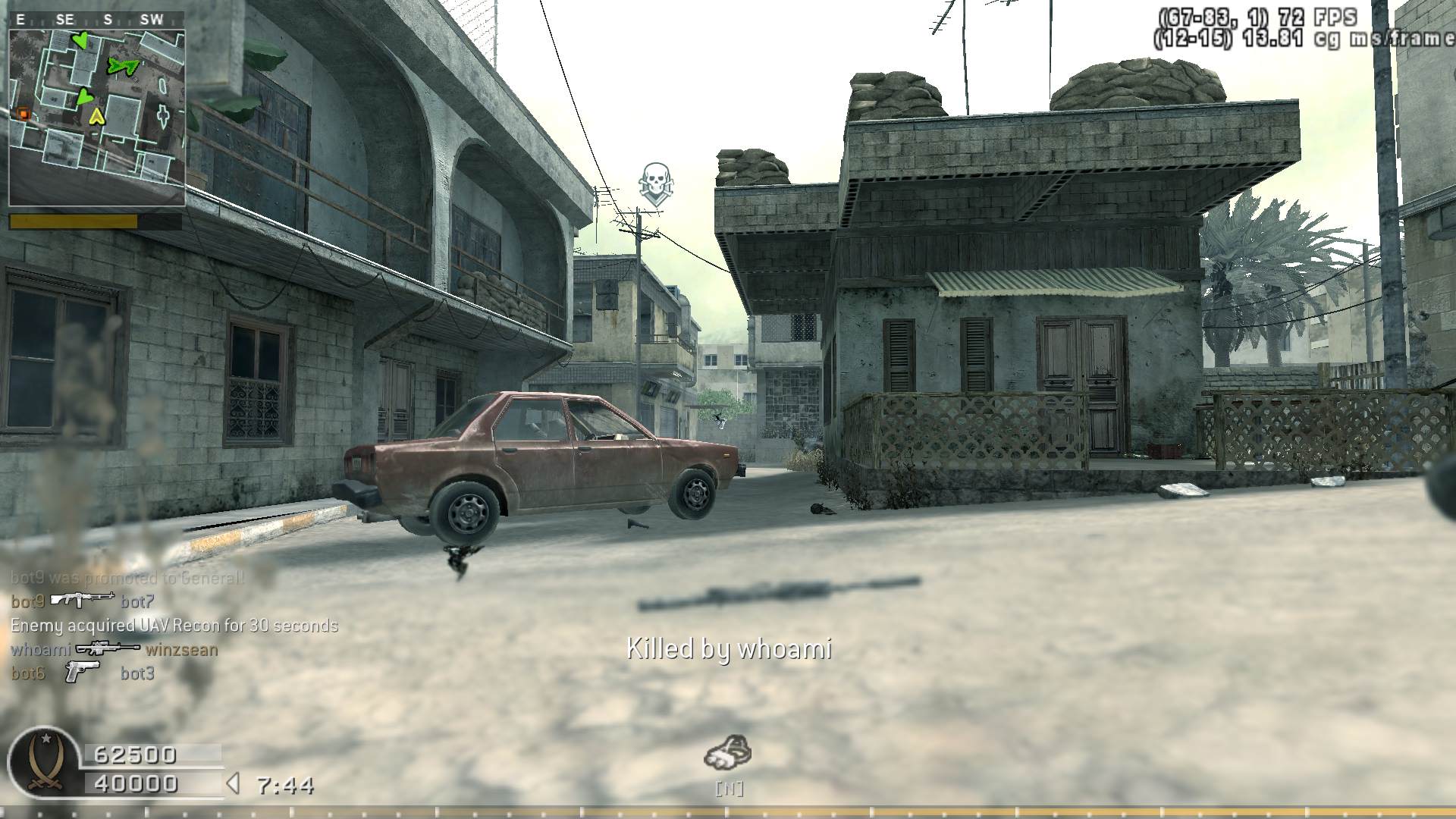Activate the night vision goggles icon
The width and height of the screenshot is (1456, 819).
(x=727, y=752)
